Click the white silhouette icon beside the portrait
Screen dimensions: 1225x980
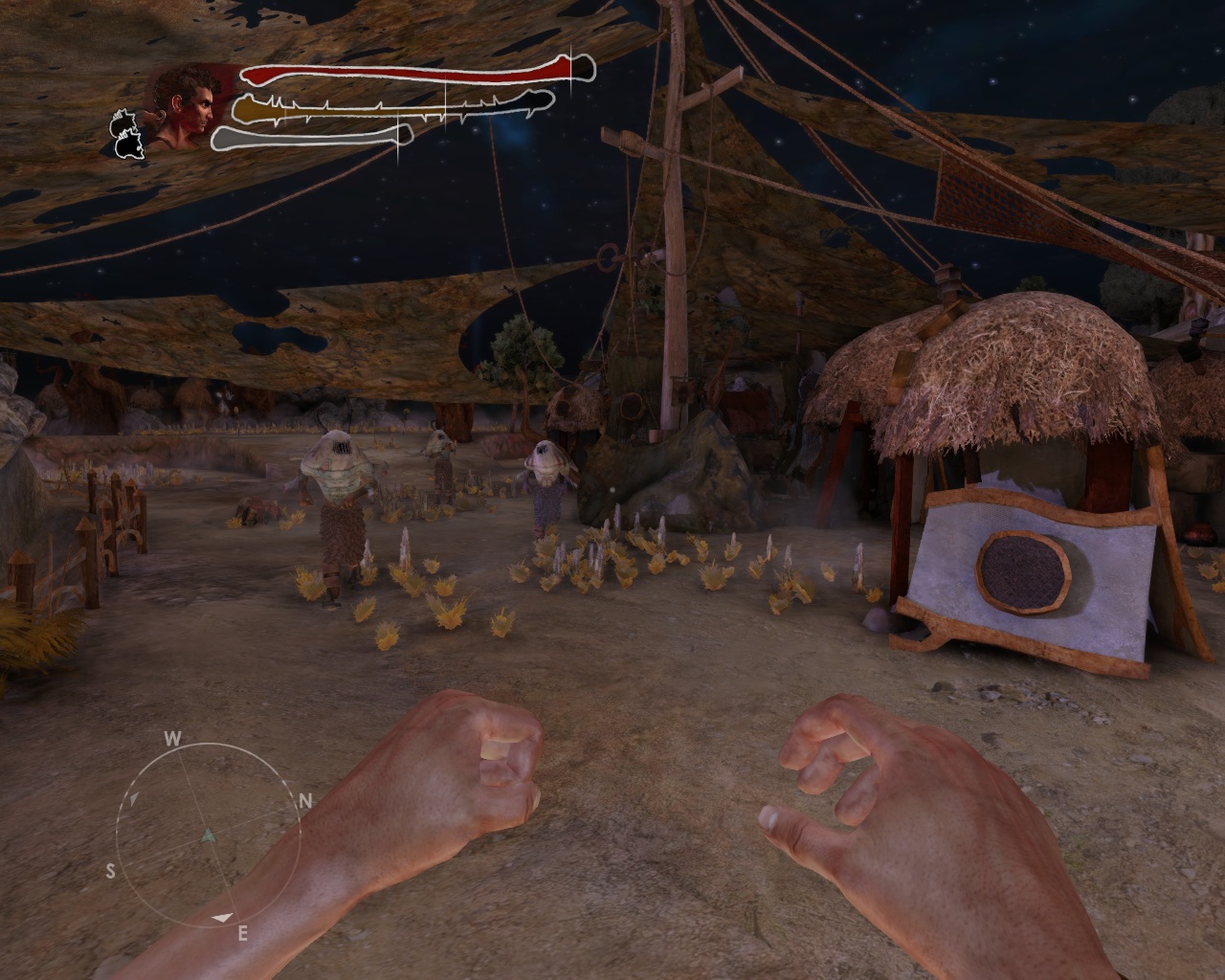[x=128, y=133]
